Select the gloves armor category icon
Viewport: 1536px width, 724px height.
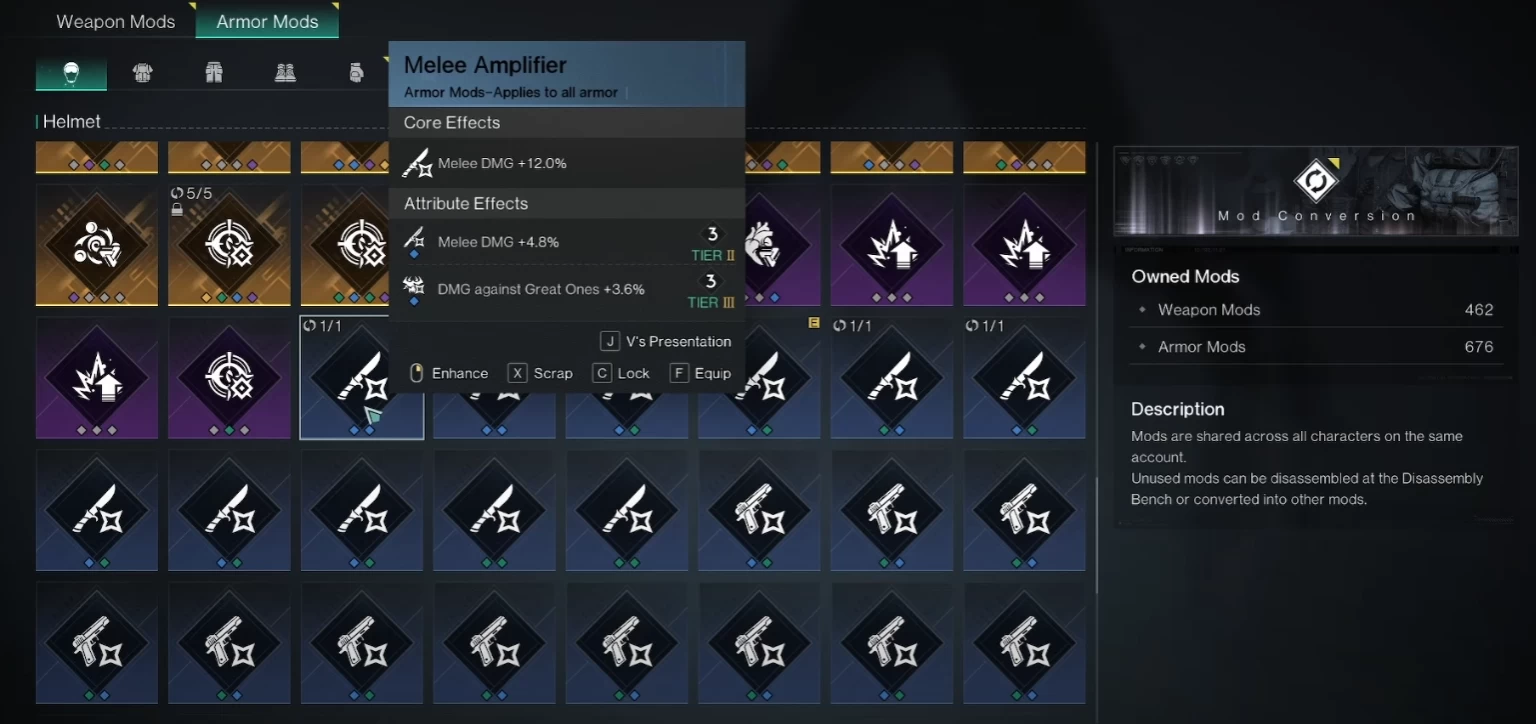(357, 72)
